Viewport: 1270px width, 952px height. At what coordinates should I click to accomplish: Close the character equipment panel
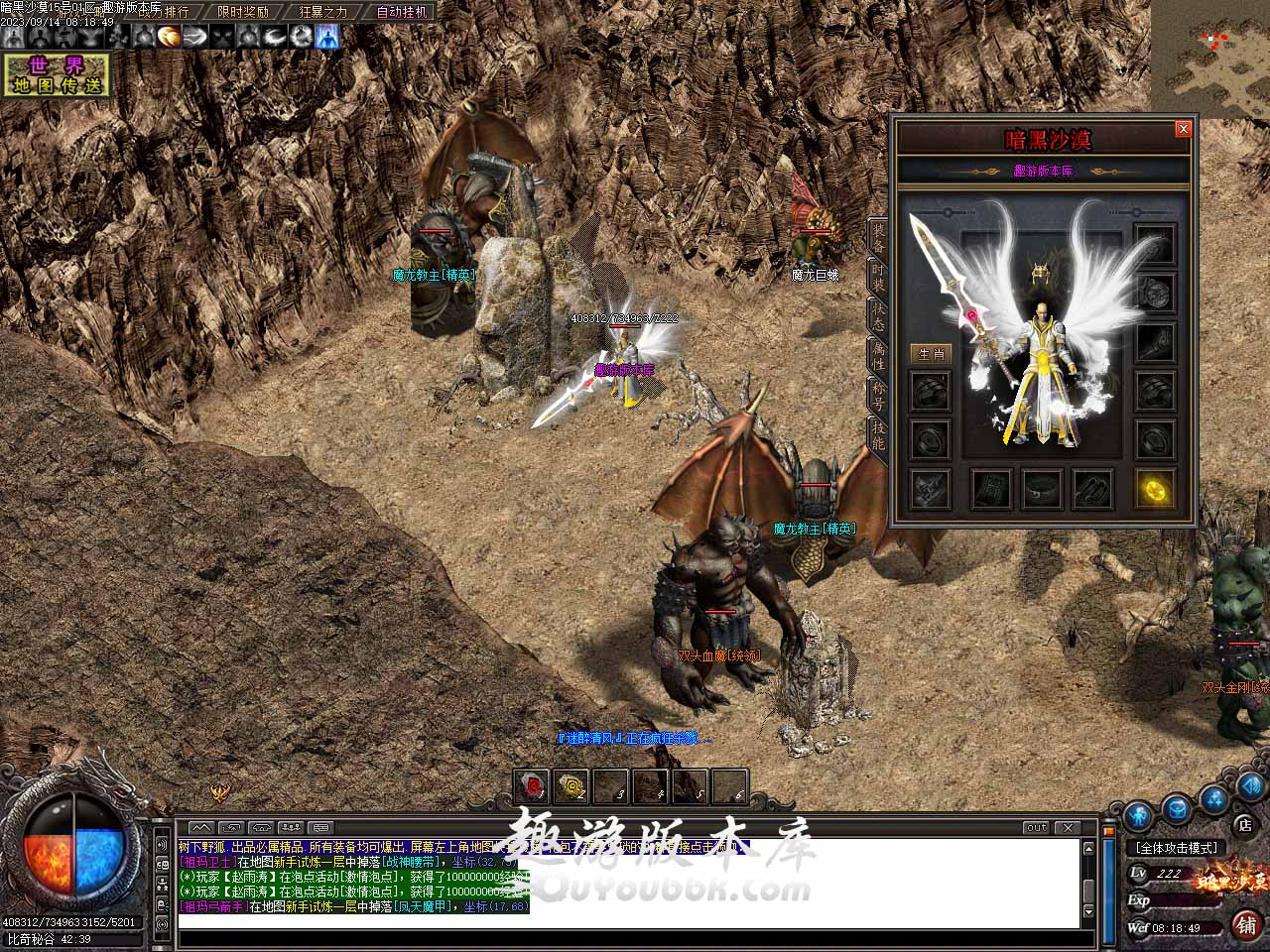(x=1183, y=129)
